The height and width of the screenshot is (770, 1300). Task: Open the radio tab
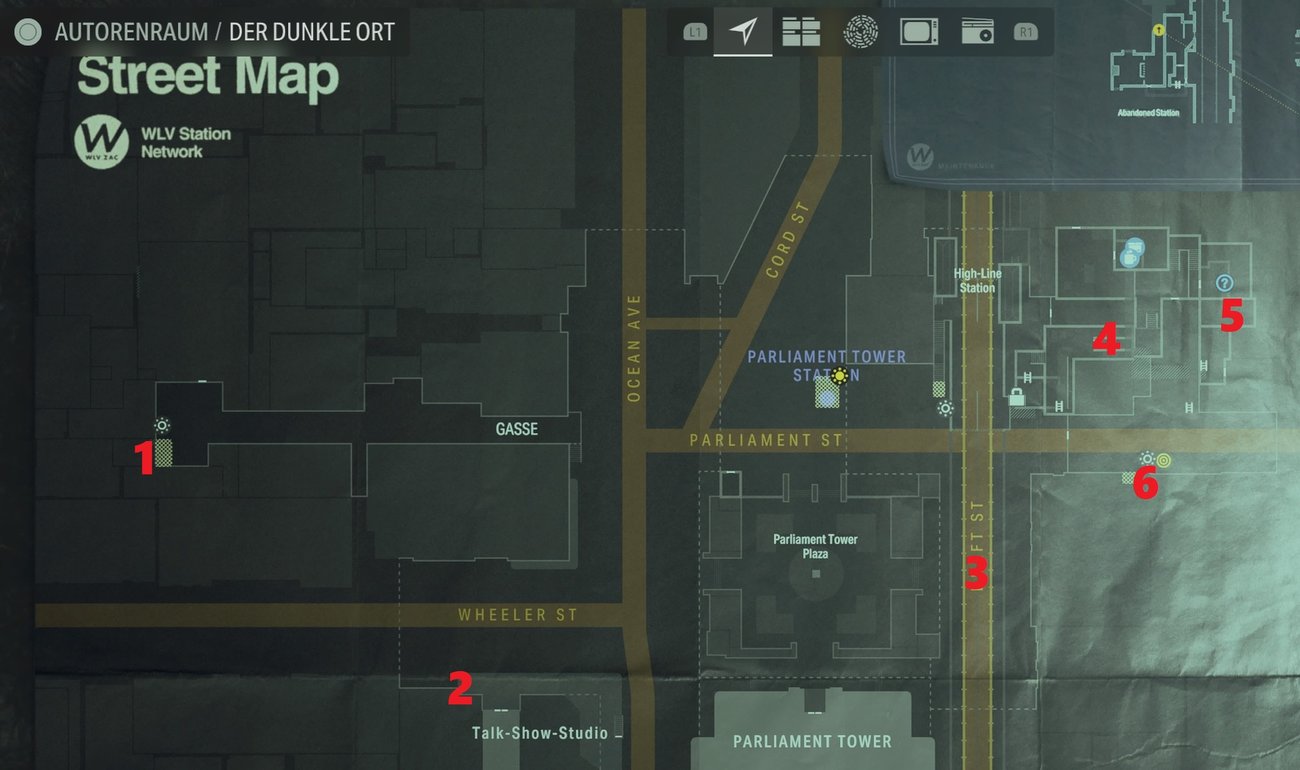(977, 32)
